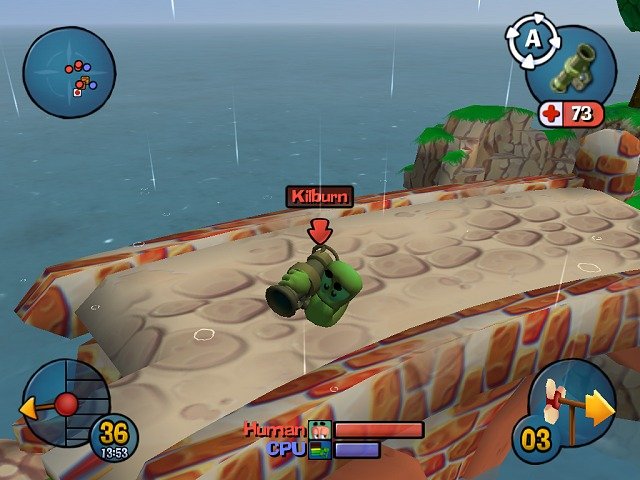Screen dimensions: 640x480
Task: Open the circular radar minimap
Action: coord(69,72)
